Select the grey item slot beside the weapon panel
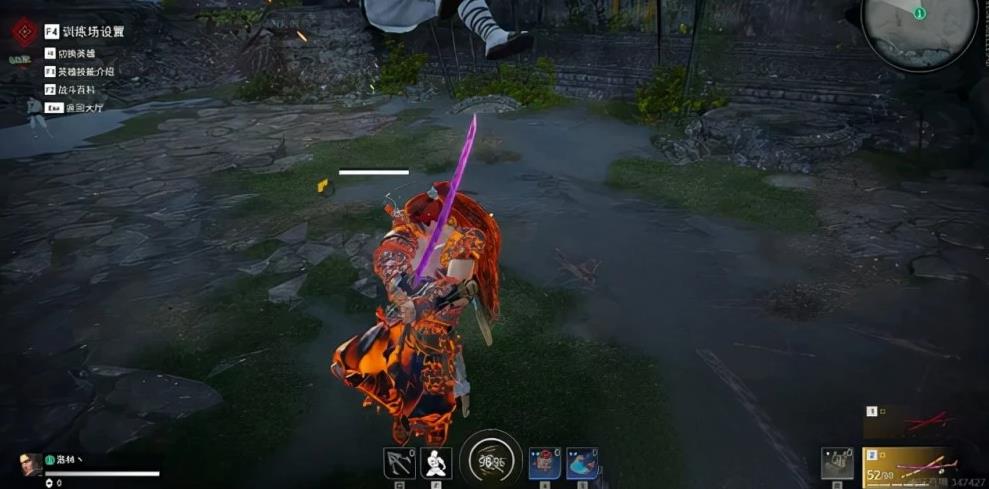The height and width of the screenshot is (489, 989). pyautogui.click(x=837, y=463)
